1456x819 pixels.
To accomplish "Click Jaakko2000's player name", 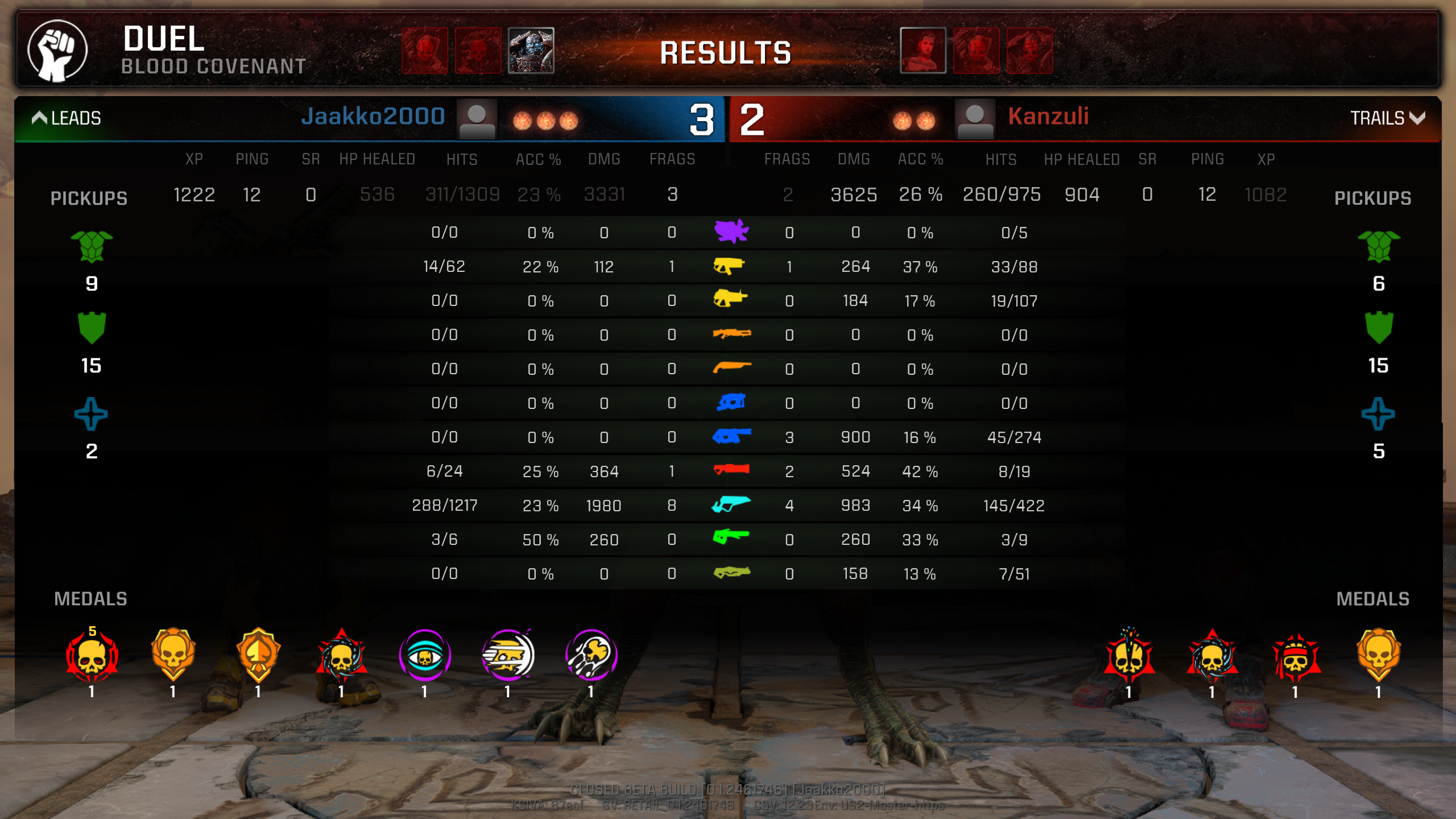I will 373,117.
